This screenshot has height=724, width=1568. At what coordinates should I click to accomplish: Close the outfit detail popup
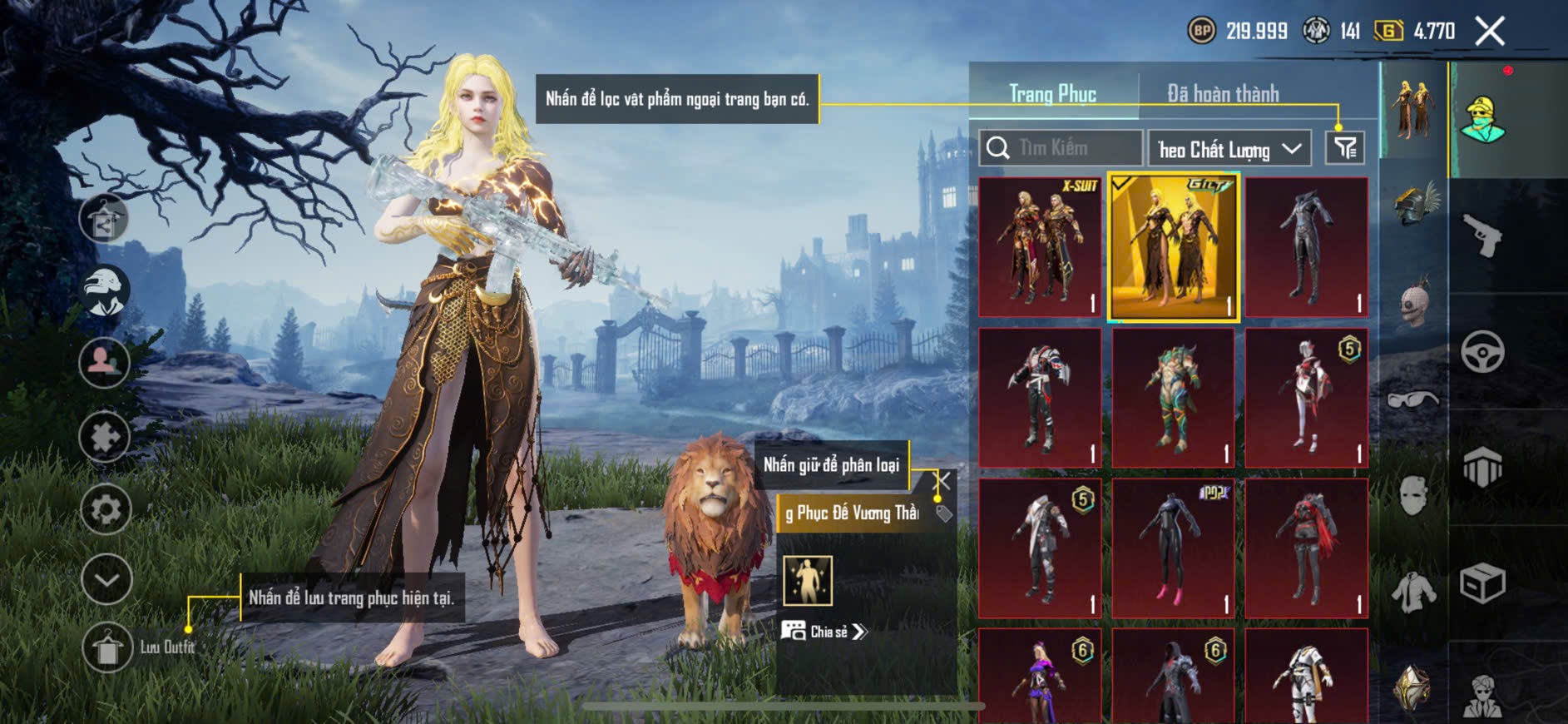943,481
